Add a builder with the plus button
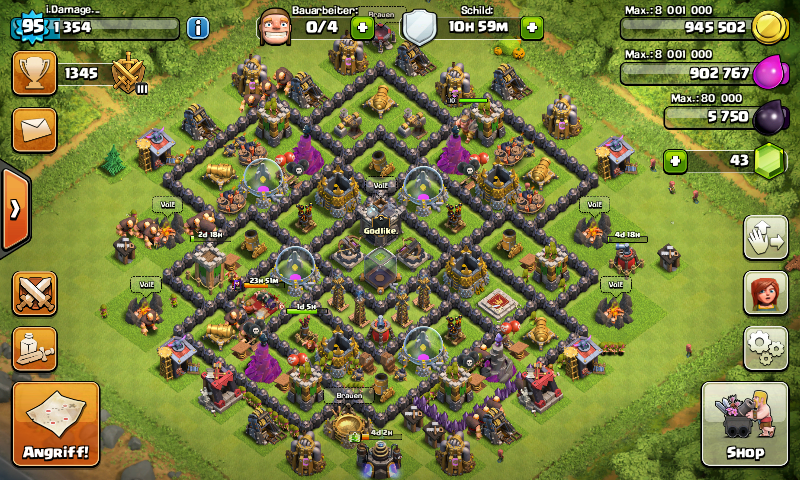800x480 pixels. pos(362,28)
